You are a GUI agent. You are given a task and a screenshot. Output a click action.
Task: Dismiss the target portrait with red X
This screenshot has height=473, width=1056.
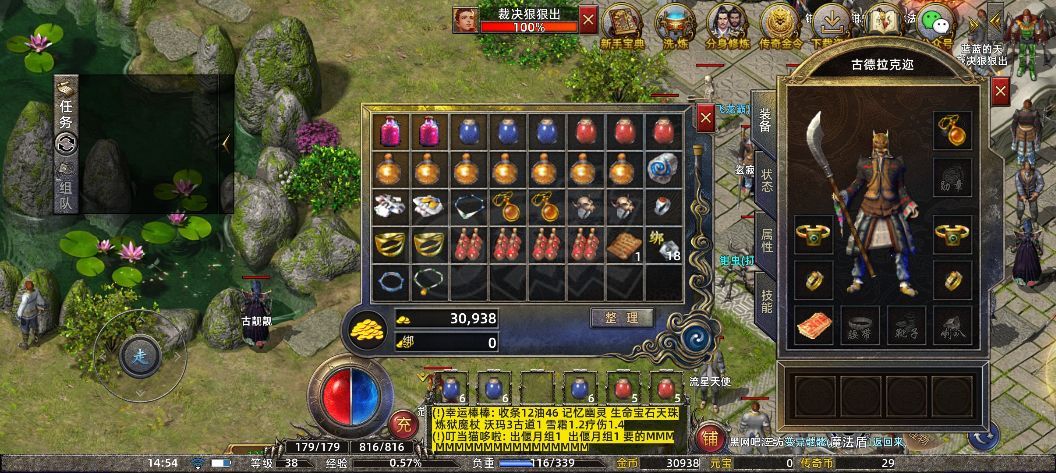588,17
